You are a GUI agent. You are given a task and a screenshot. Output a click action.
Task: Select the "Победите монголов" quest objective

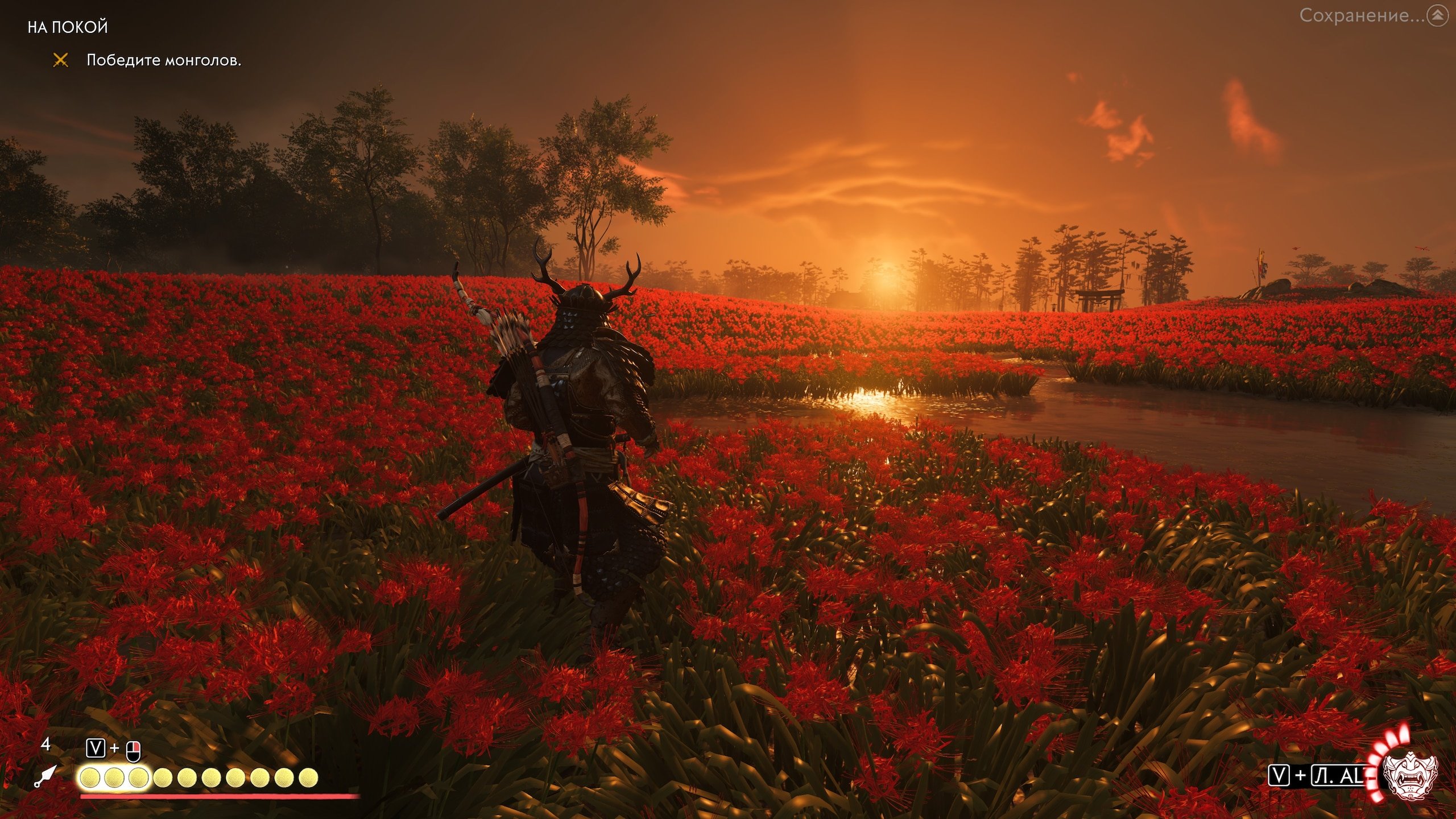tap(163, 60)
